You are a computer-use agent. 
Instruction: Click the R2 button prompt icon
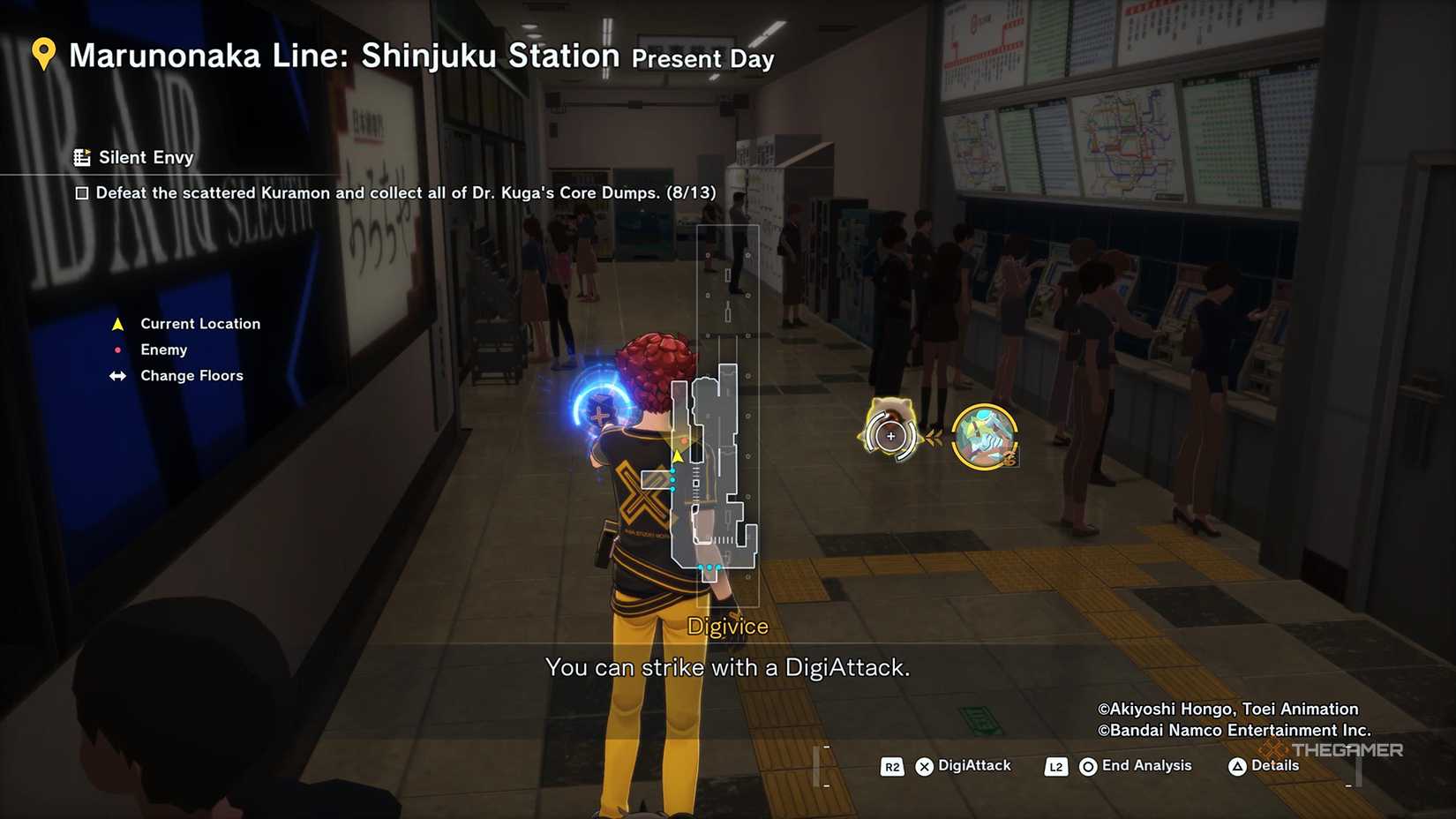891,766
